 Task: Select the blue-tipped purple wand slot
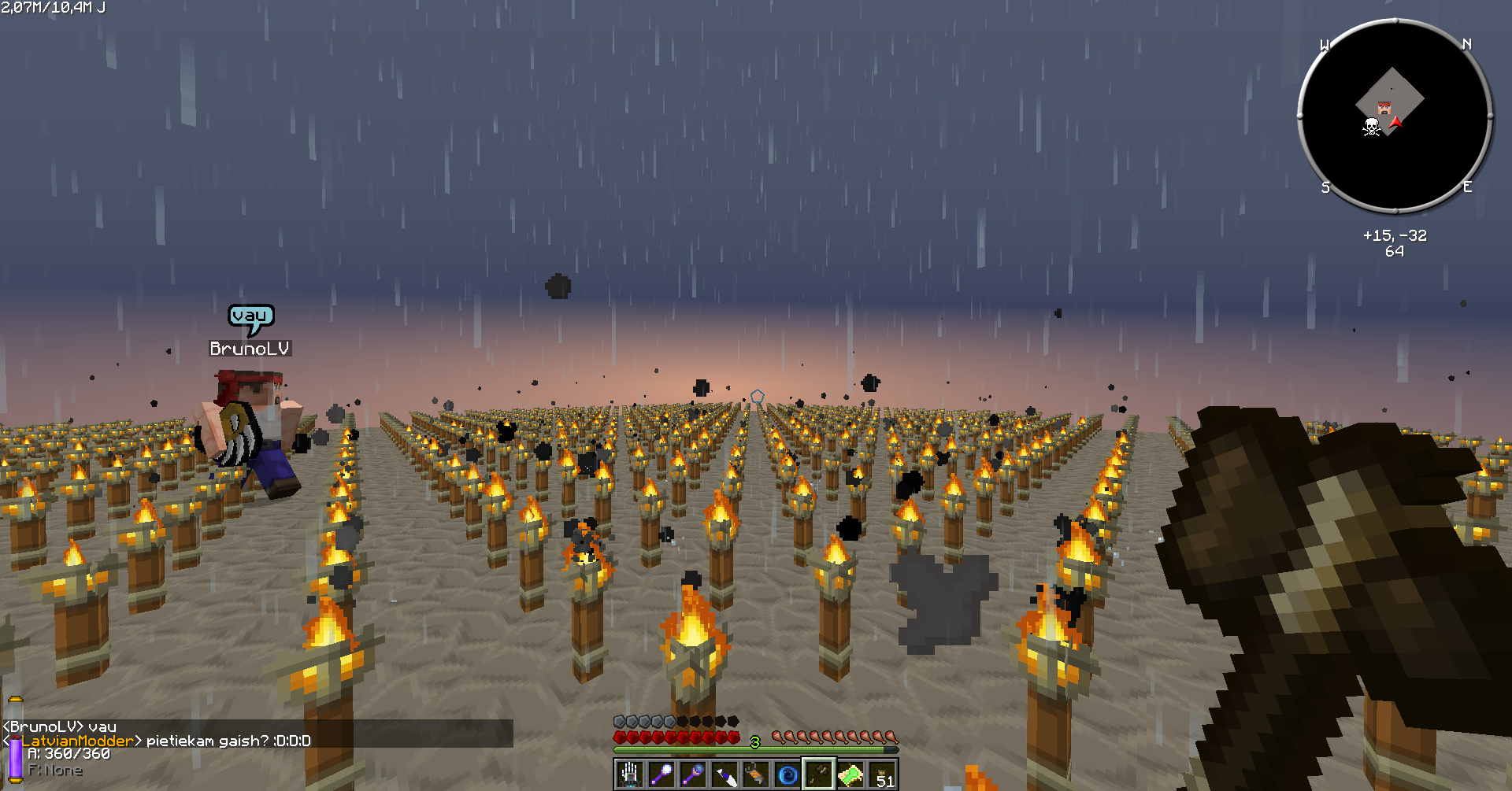[693, 775]
